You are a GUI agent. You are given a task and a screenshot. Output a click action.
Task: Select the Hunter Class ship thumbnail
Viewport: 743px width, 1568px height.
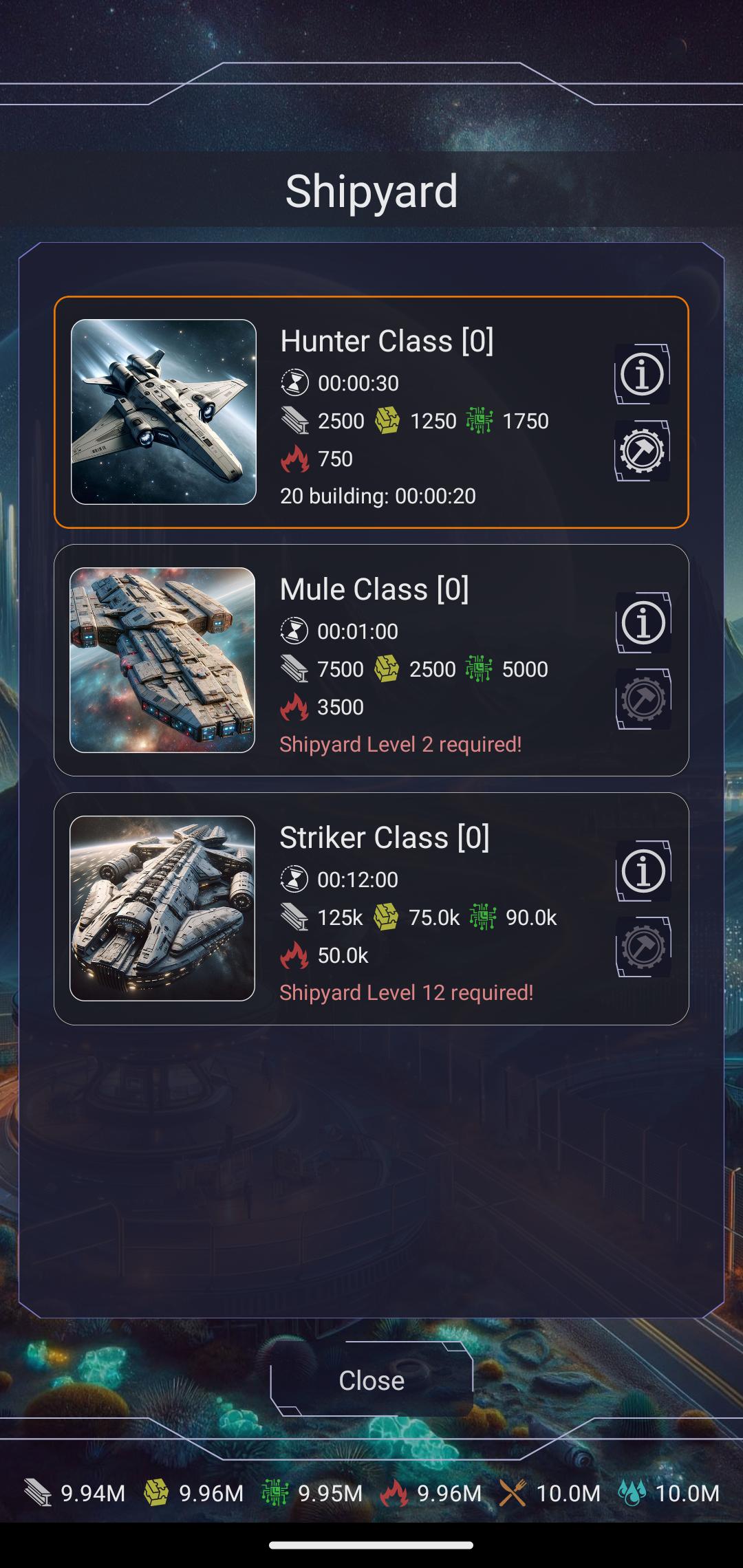(x=164, y=412)
